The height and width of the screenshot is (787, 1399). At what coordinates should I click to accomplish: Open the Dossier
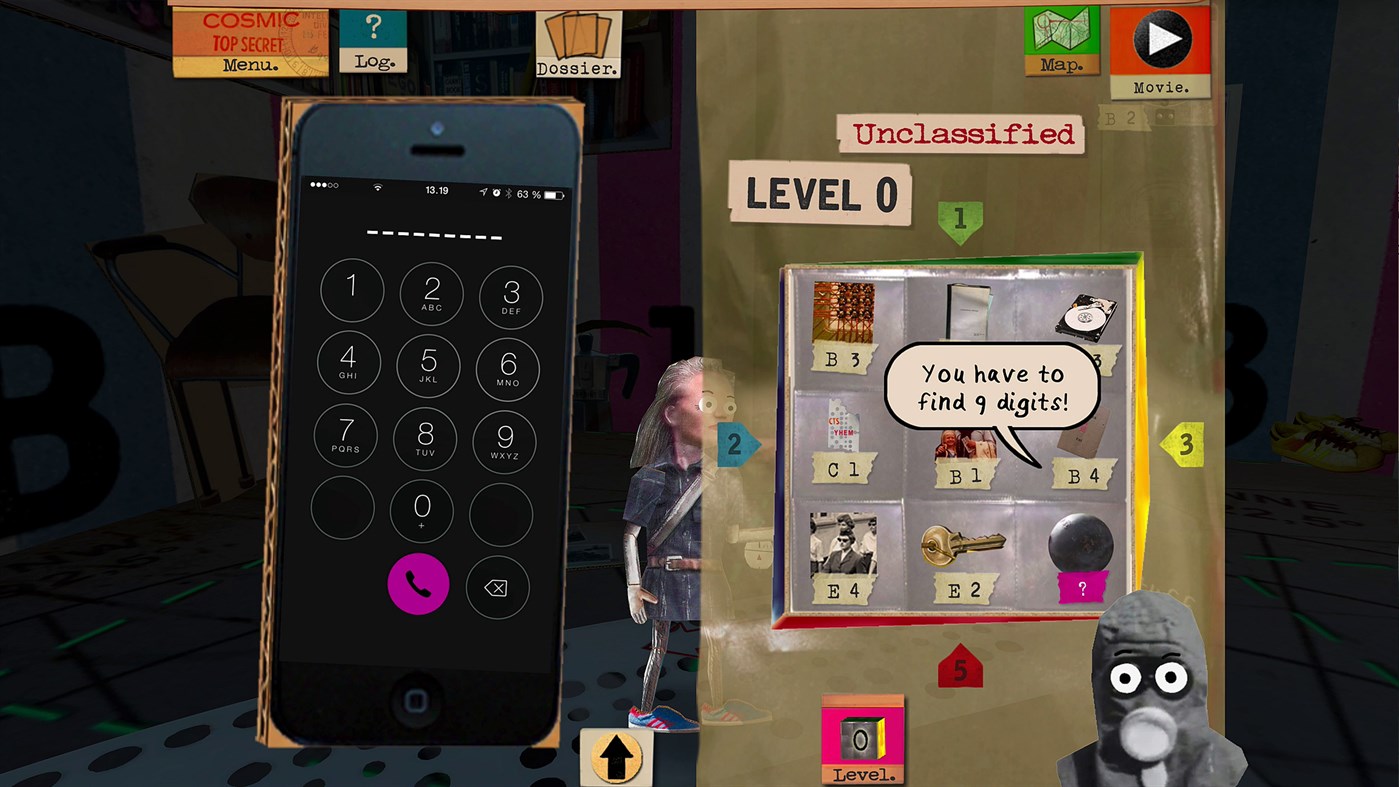click(579, 42)
